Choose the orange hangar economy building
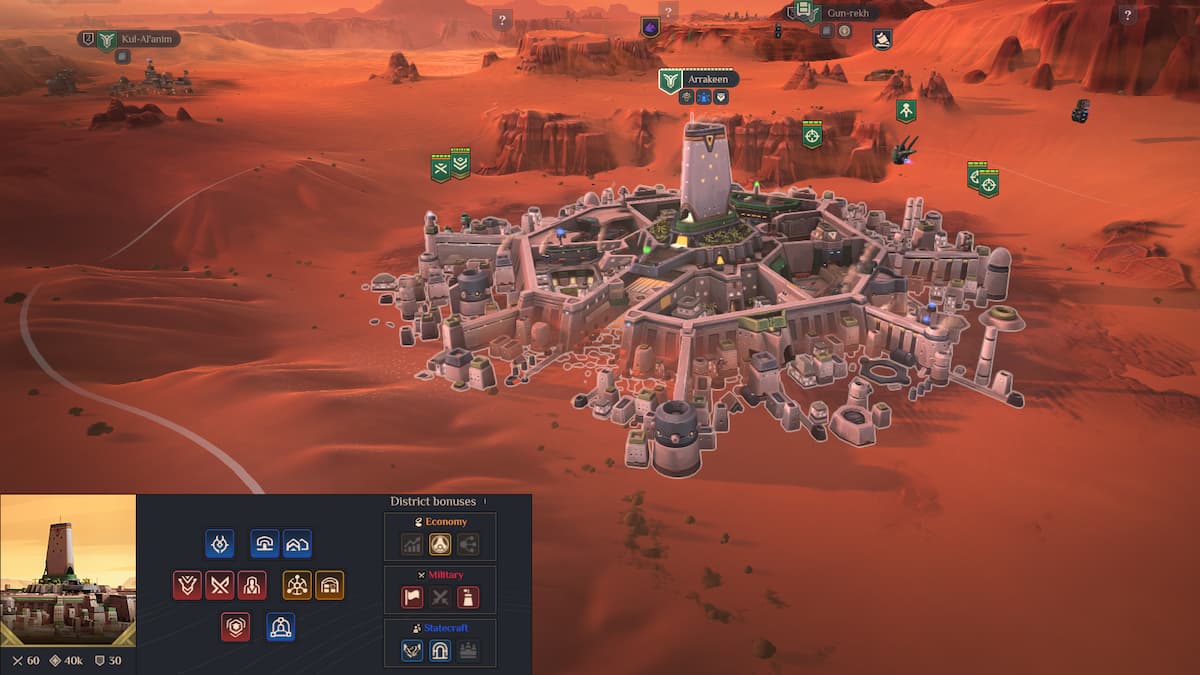 click(x=330, y=585)
